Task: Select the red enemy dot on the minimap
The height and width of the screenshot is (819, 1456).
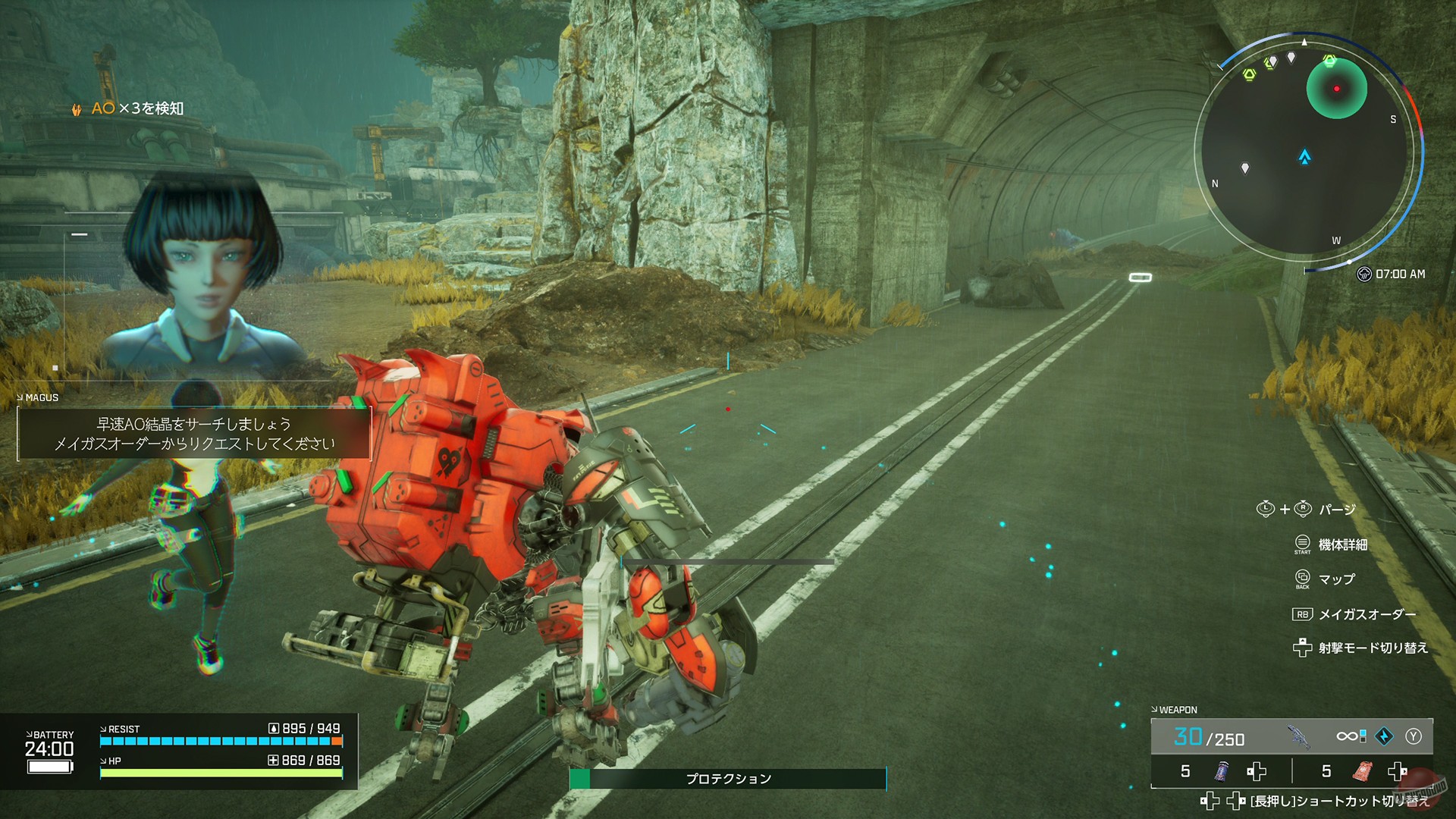Action: (x=1336, y=89)
